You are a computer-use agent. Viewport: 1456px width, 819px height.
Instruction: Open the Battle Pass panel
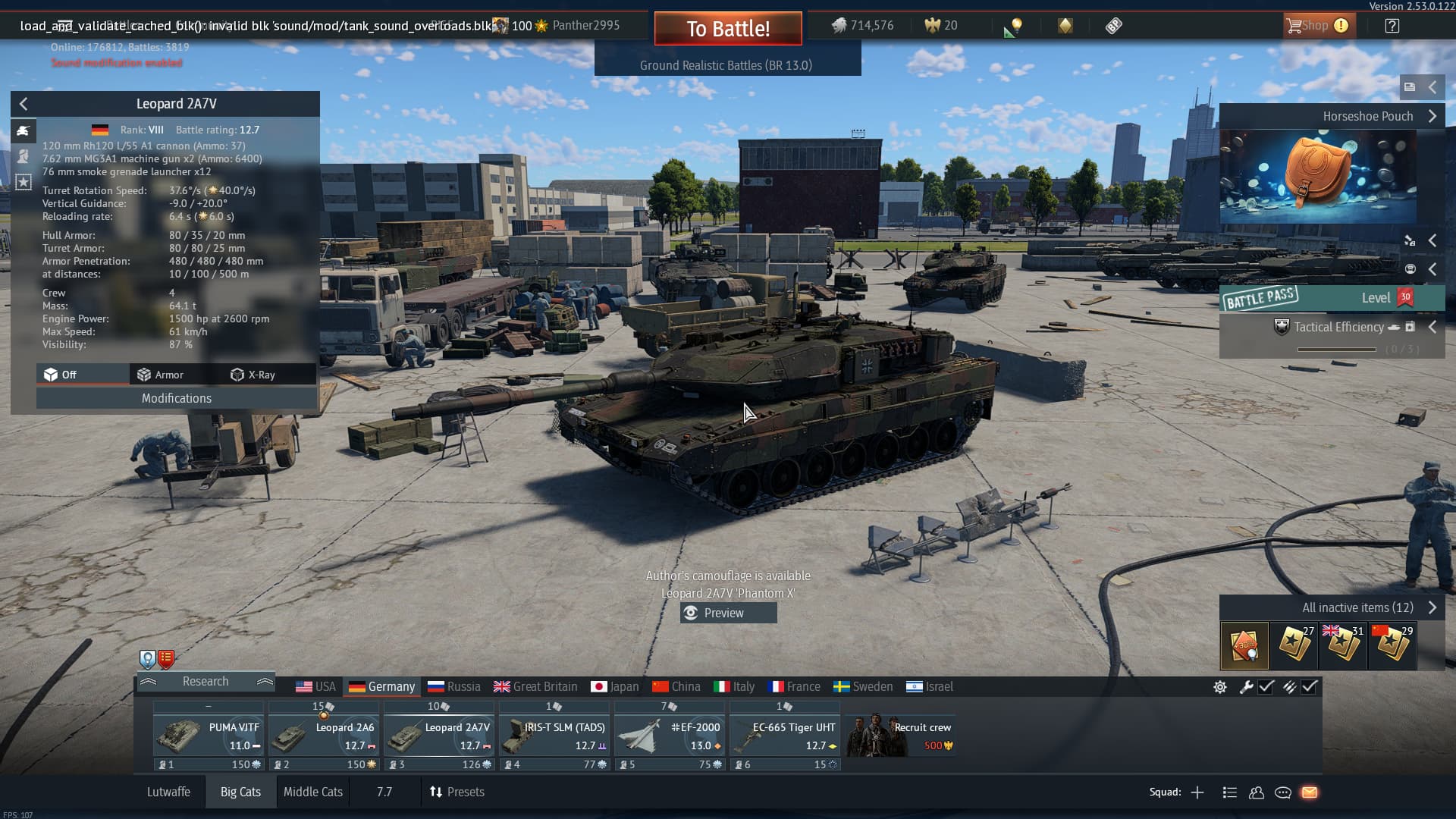[1332, 298]
